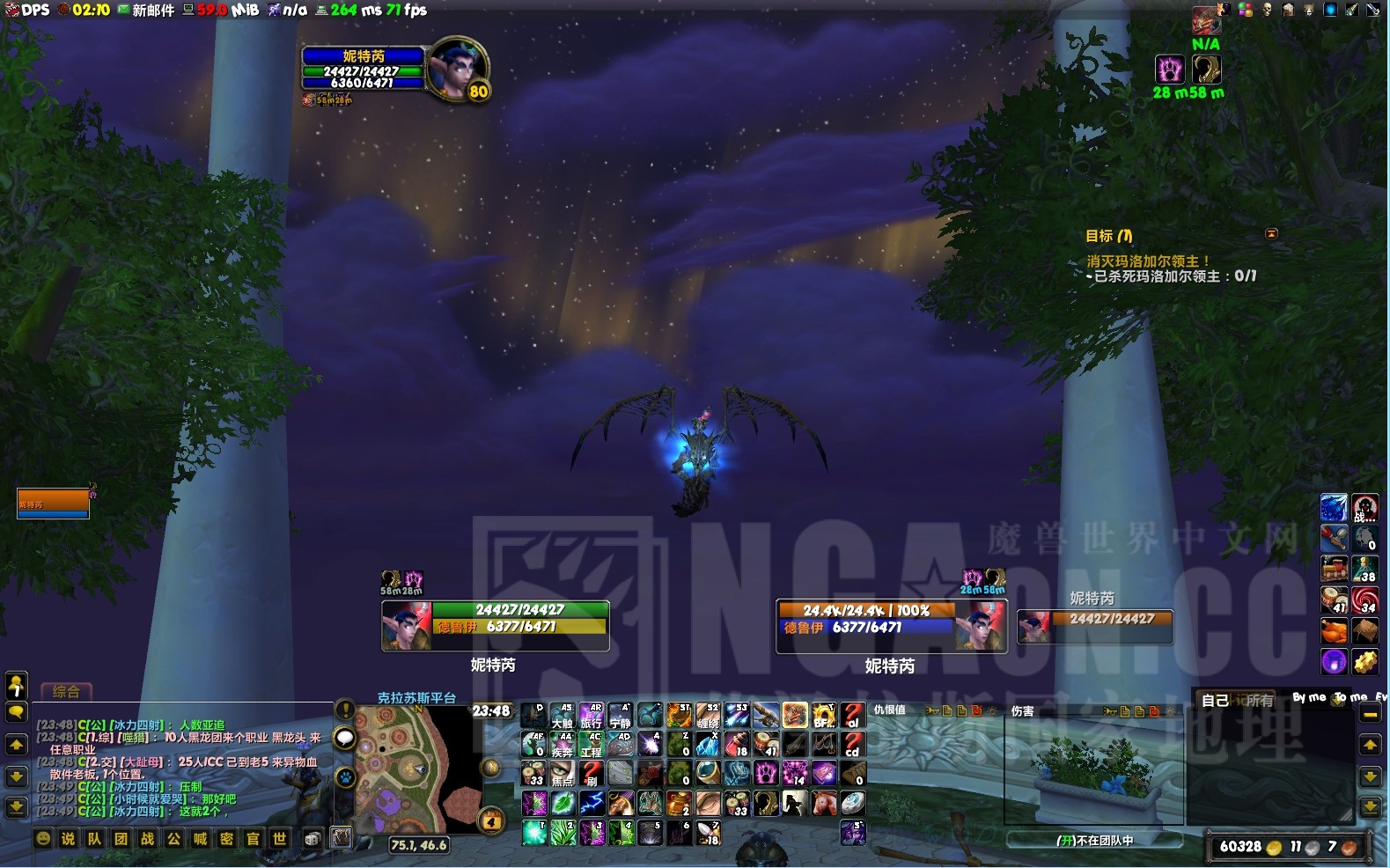Click the 公 guild chat channel button
This screenshot has width=1390, height=868.
(174, 839)
